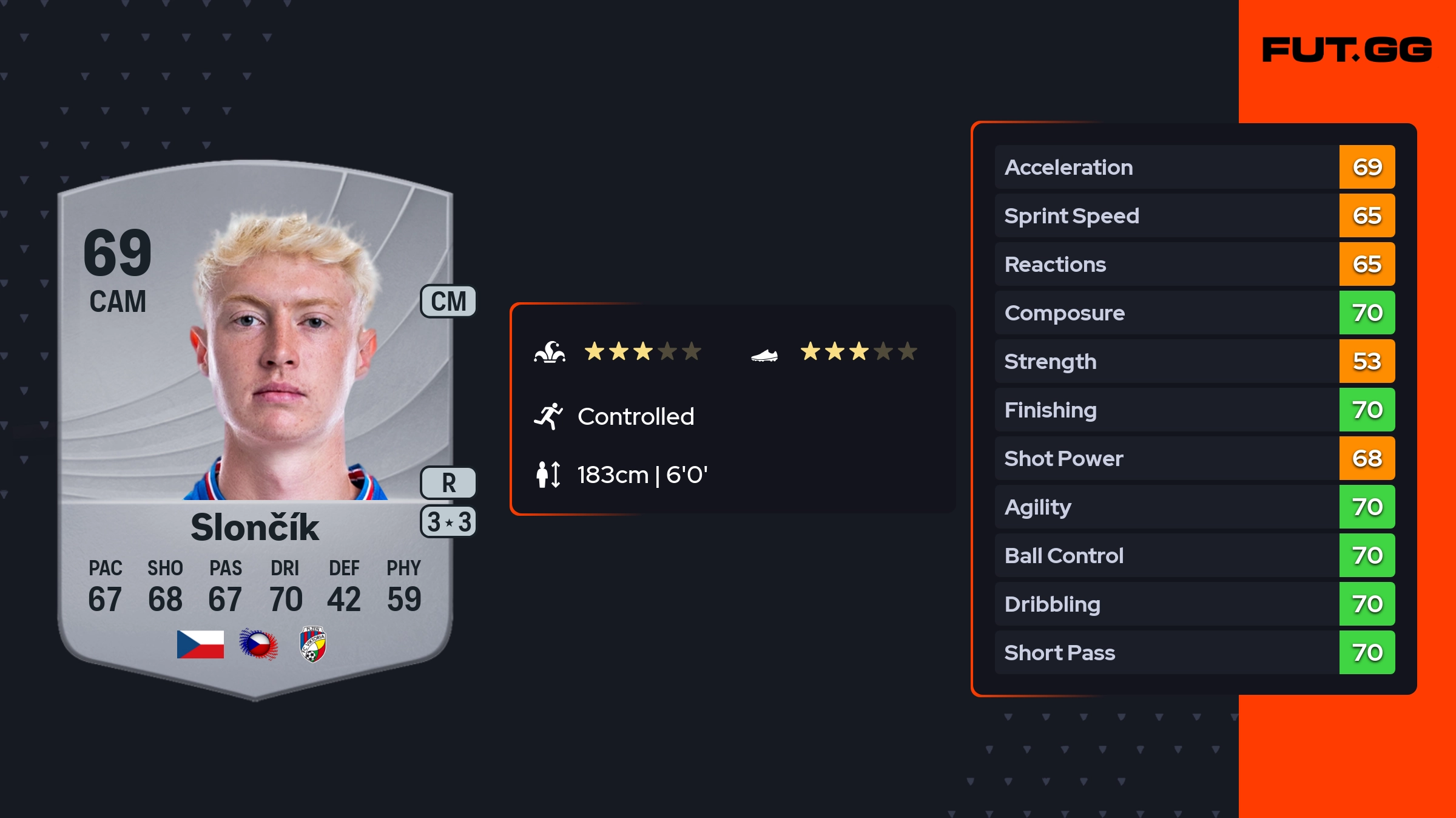Image resolution: width=1456 pixels, height=818 pixels.
Task: Click the Czech Republic flag on the card
Action: pos(200,644)
